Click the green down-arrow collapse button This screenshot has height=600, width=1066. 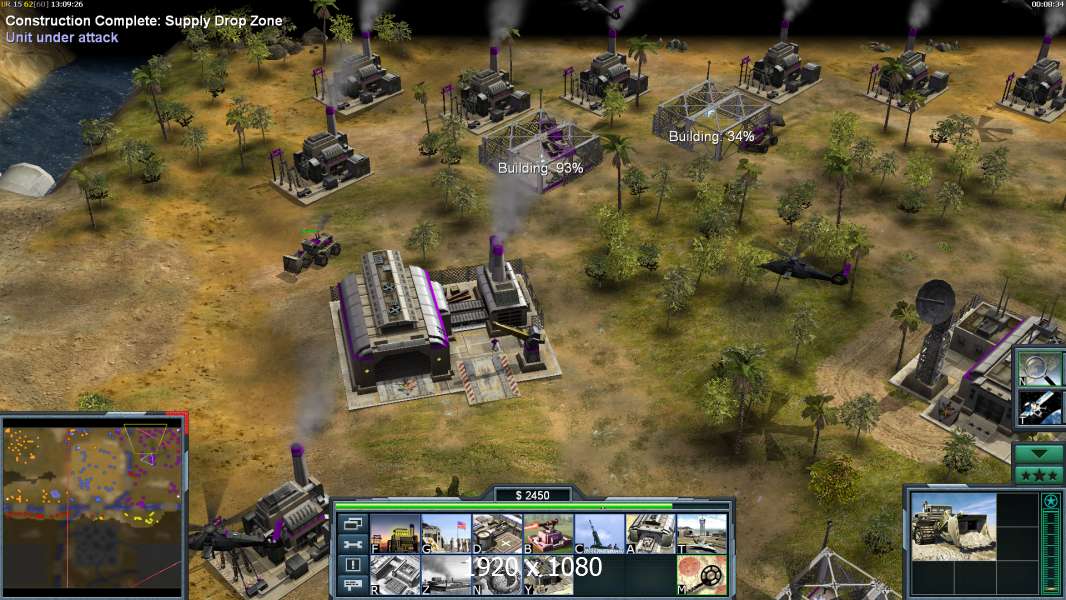[x=1038, y=453]
